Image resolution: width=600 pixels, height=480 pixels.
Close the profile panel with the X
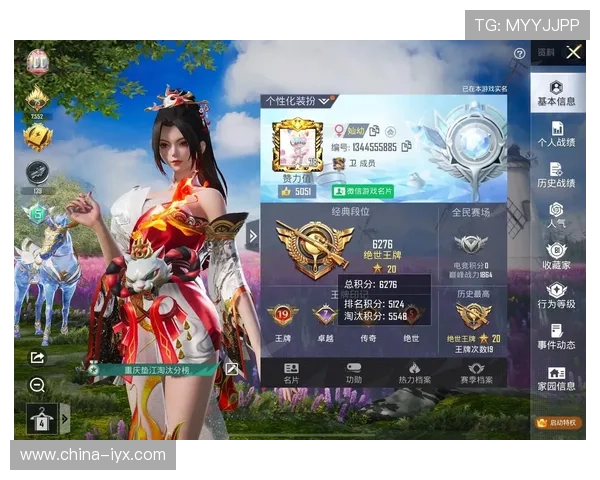(x=573, y=52)
